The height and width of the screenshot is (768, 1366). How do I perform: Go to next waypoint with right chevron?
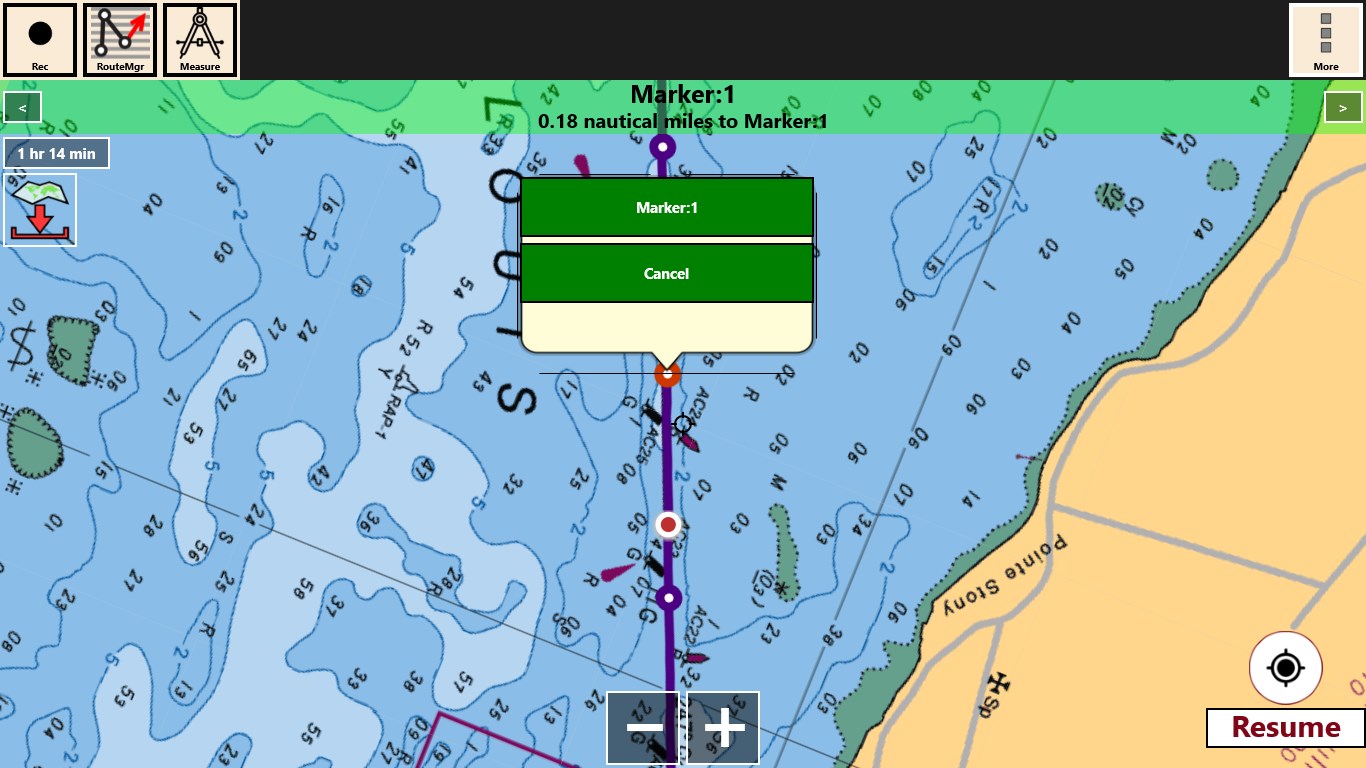click(x=1344, y=106)
